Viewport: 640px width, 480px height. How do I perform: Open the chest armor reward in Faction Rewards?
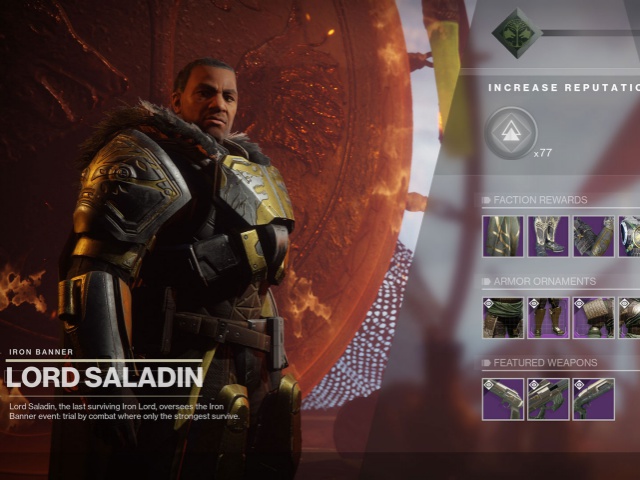click(x=631, y=236)
